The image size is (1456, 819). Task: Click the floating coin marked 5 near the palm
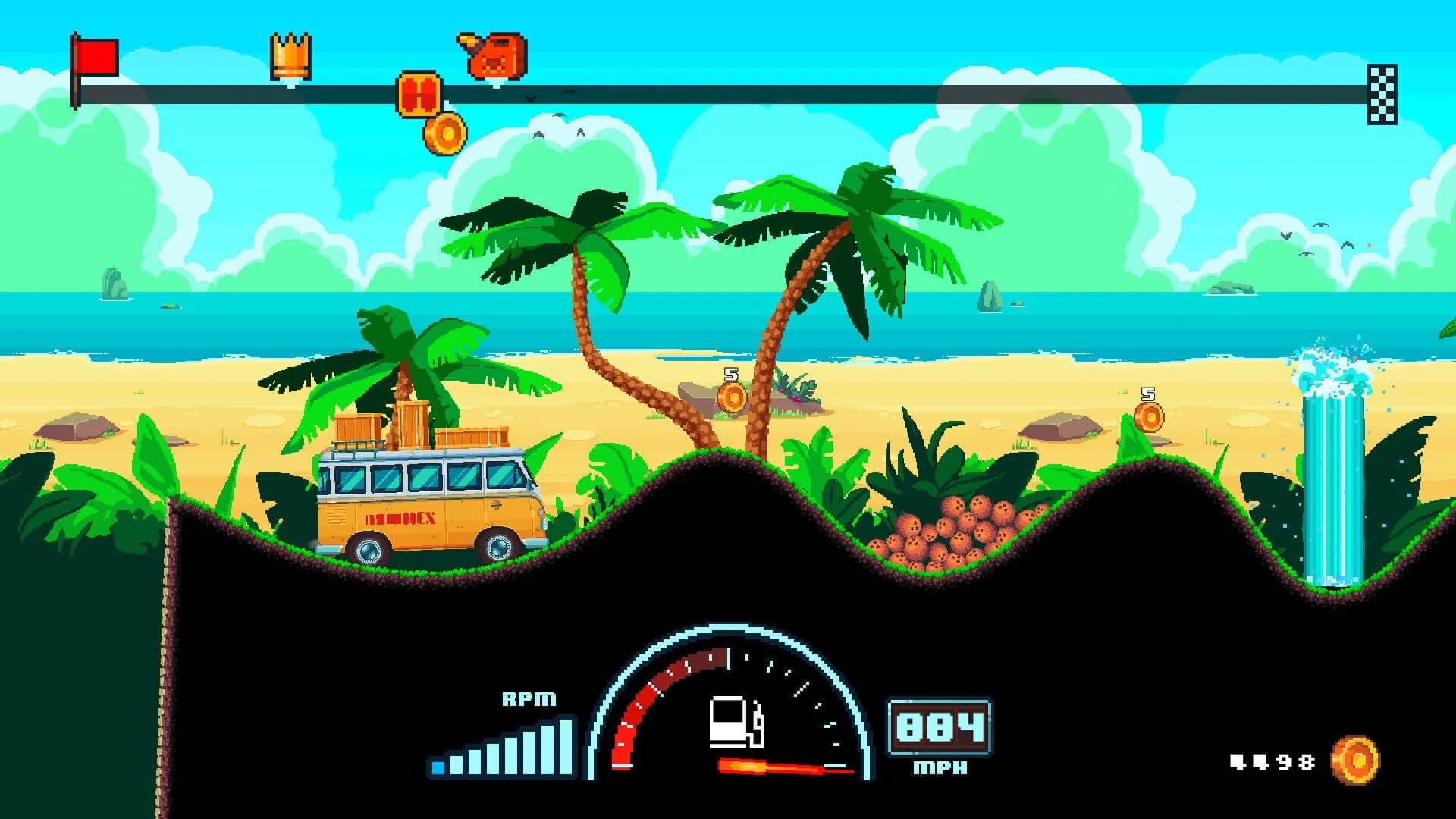point(733,397)
